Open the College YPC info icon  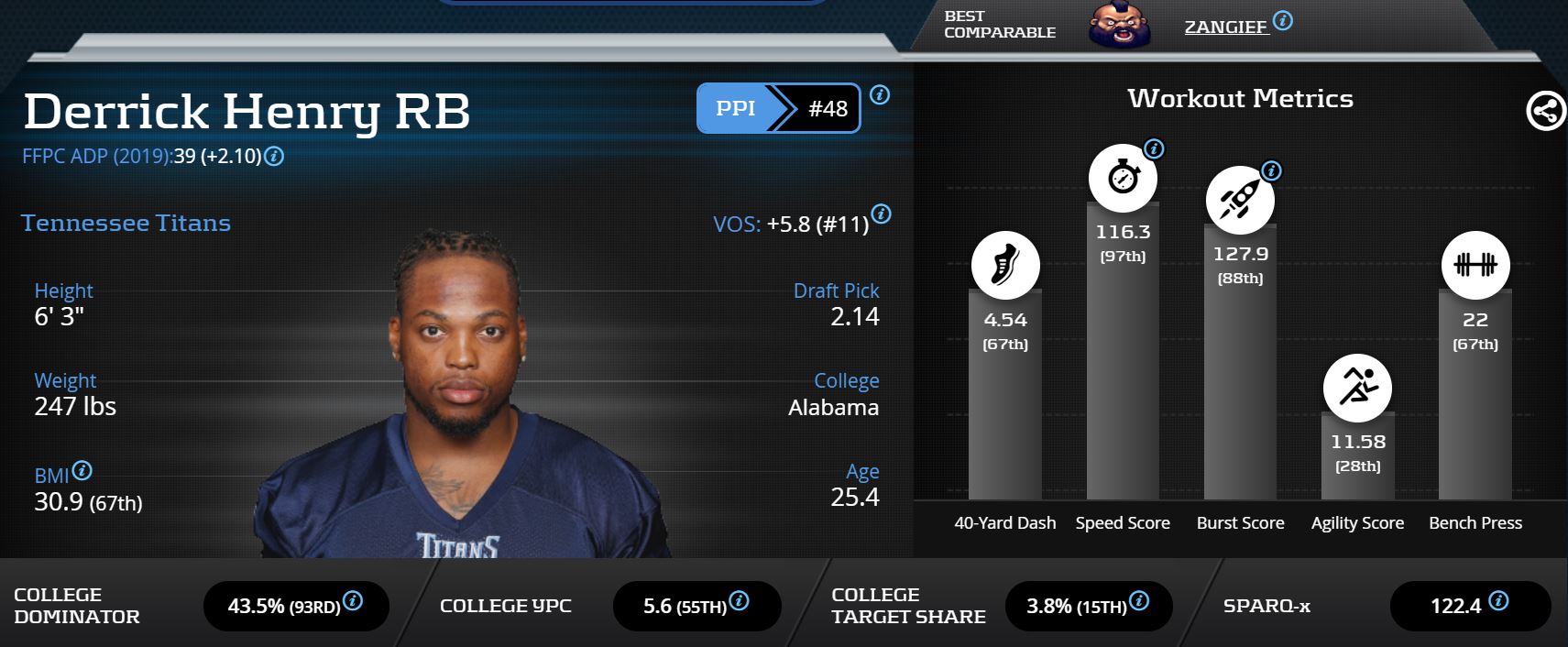(x=739, y=601)
